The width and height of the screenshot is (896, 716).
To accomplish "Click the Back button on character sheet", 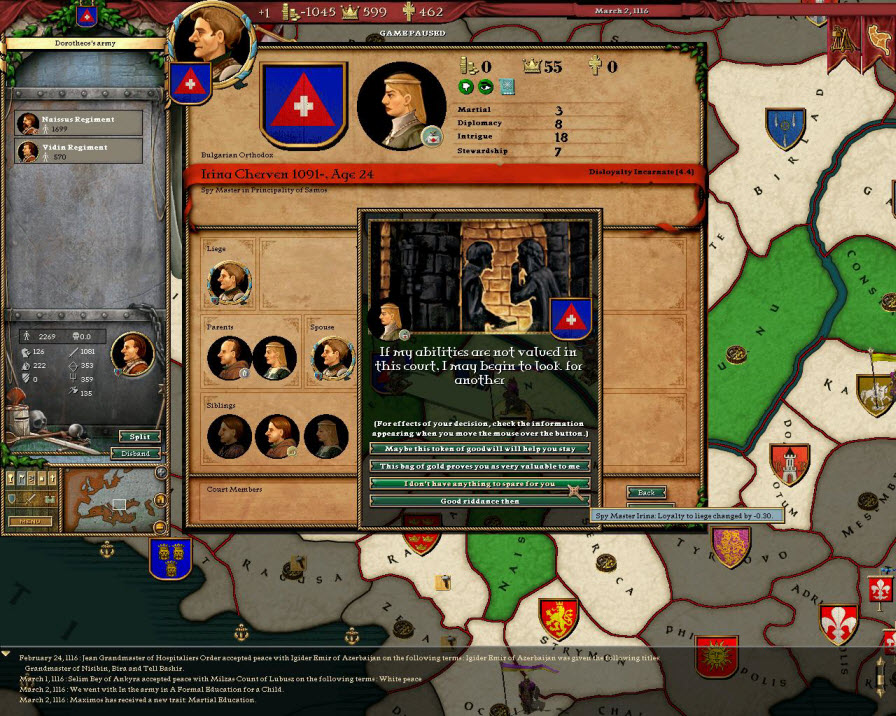I will coord(646,492).
